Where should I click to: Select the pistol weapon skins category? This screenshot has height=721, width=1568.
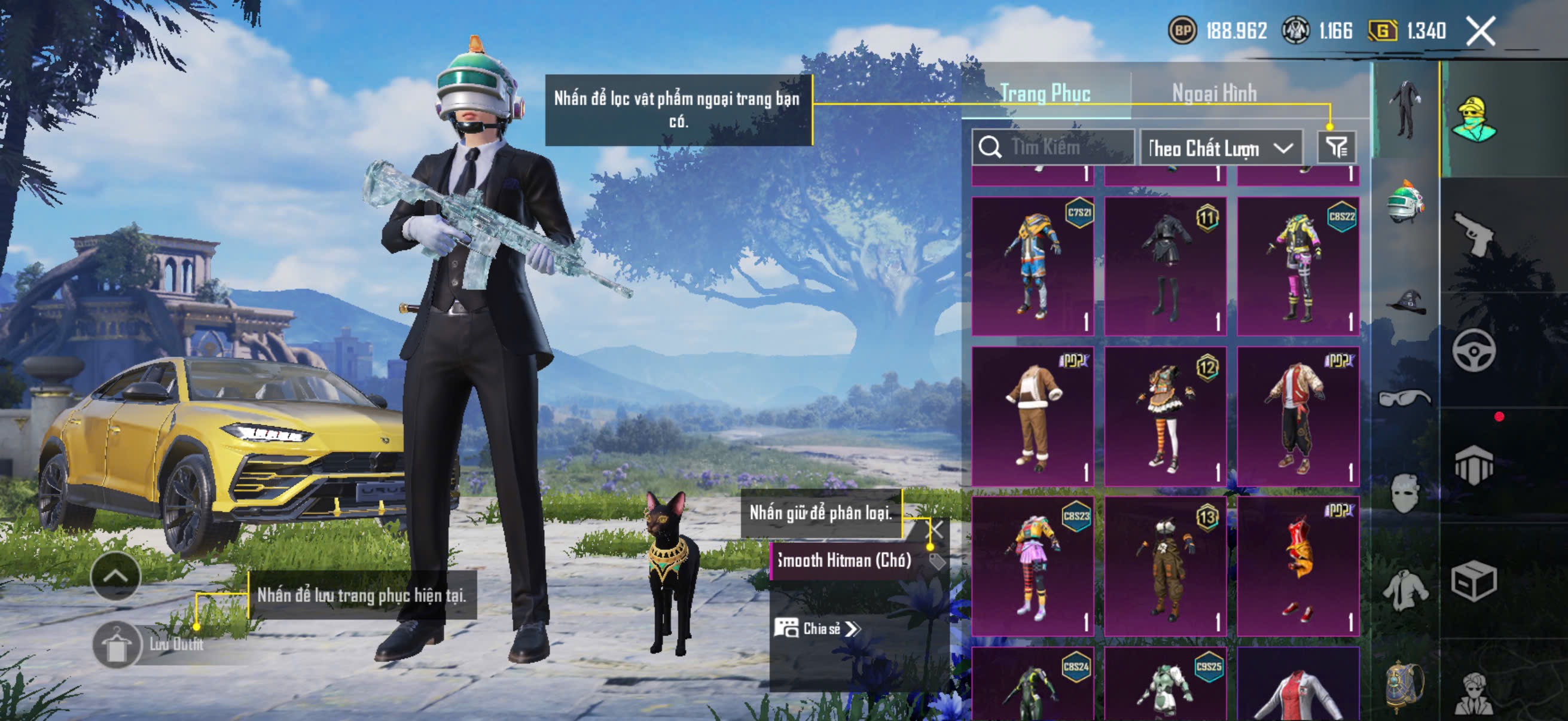click(1474, 234)
